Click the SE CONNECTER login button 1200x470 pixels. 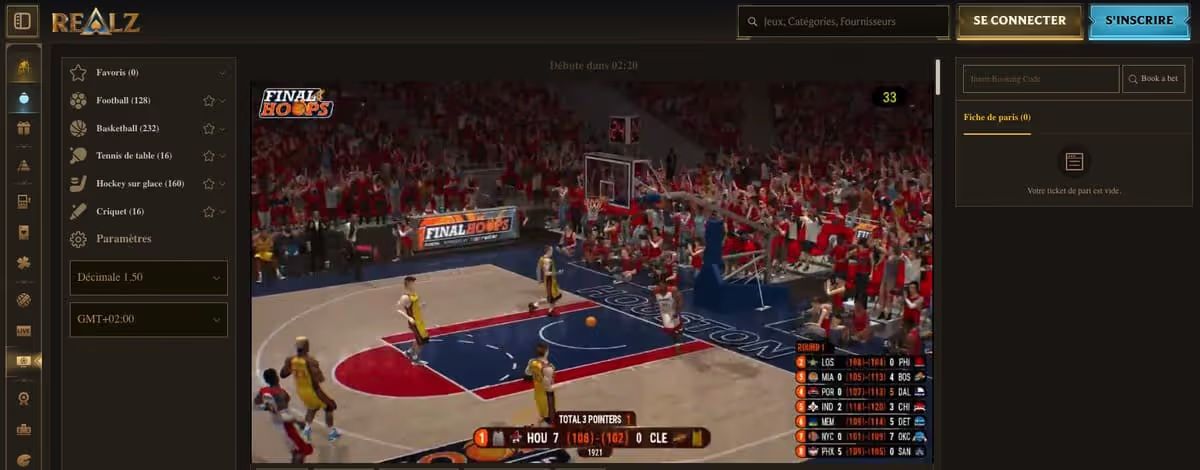coord(1020,21)
